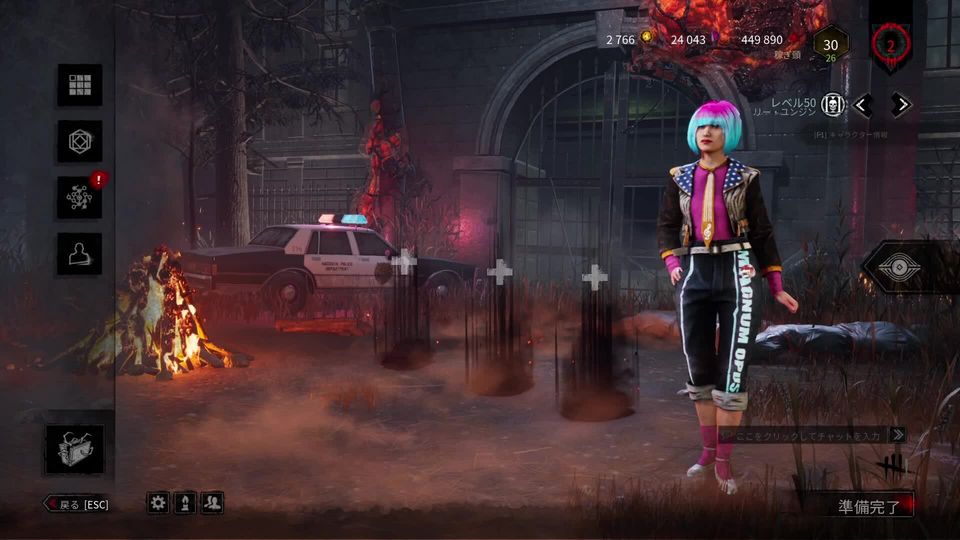Viewport: 960px width, 540px height.
Task: Go back with the 戻る button
Action: (x=77, y=504)
